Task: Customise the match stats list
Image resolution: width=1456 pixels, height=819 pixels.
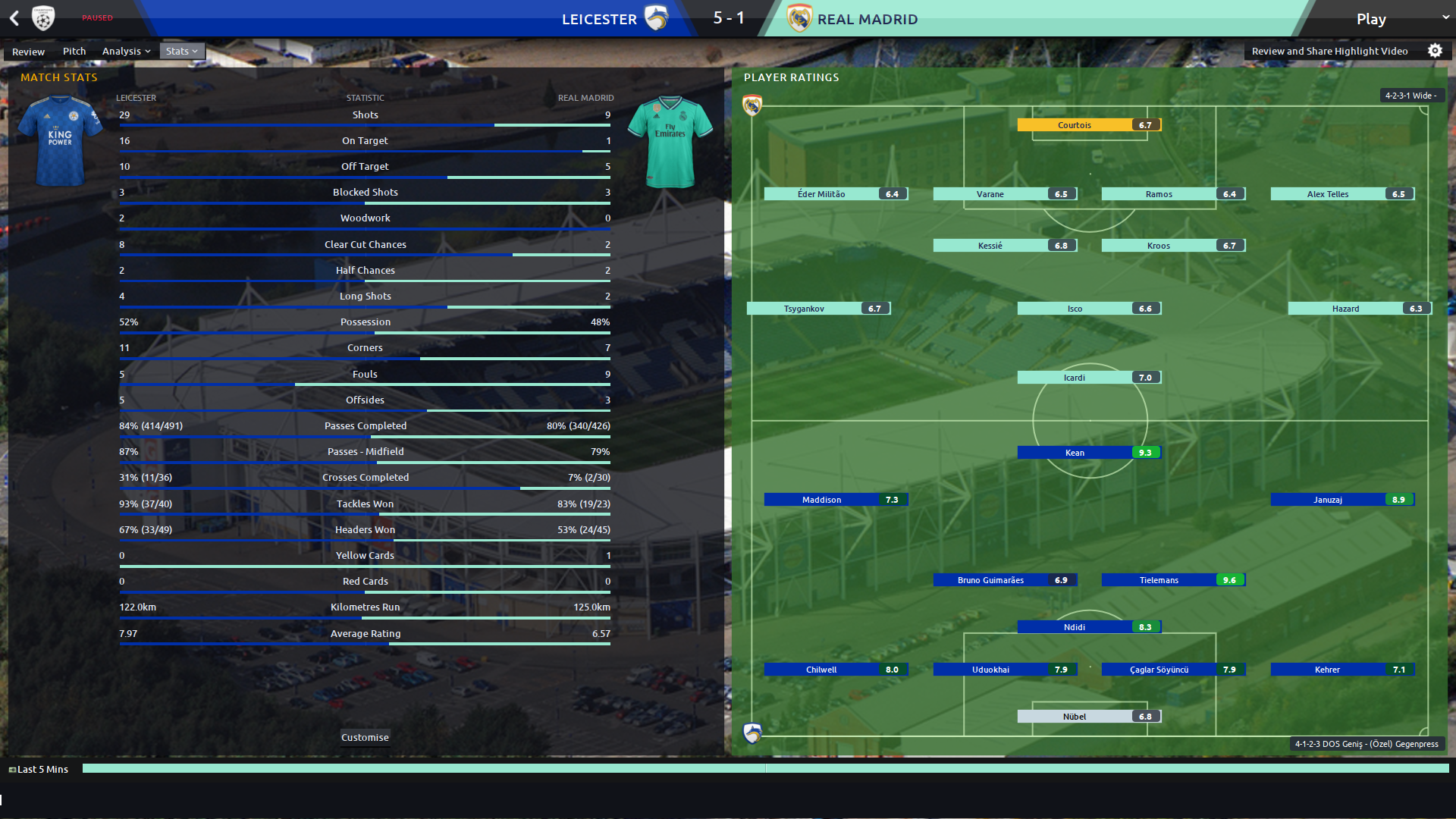Action: pyautogui.click(x=365, y=737)
